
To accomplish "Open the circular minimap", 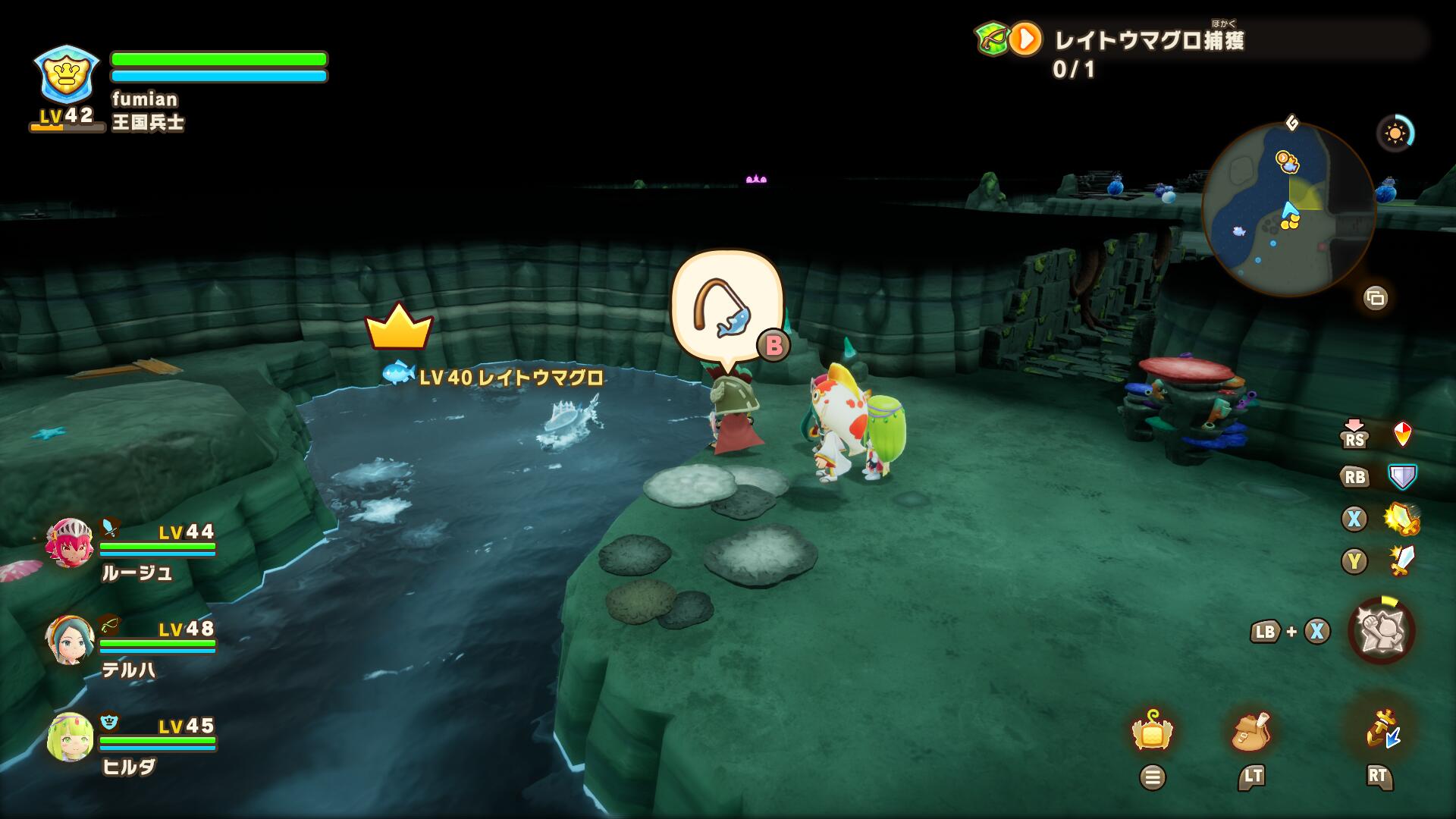I will pyautogui.click(x=1288, y=209).
